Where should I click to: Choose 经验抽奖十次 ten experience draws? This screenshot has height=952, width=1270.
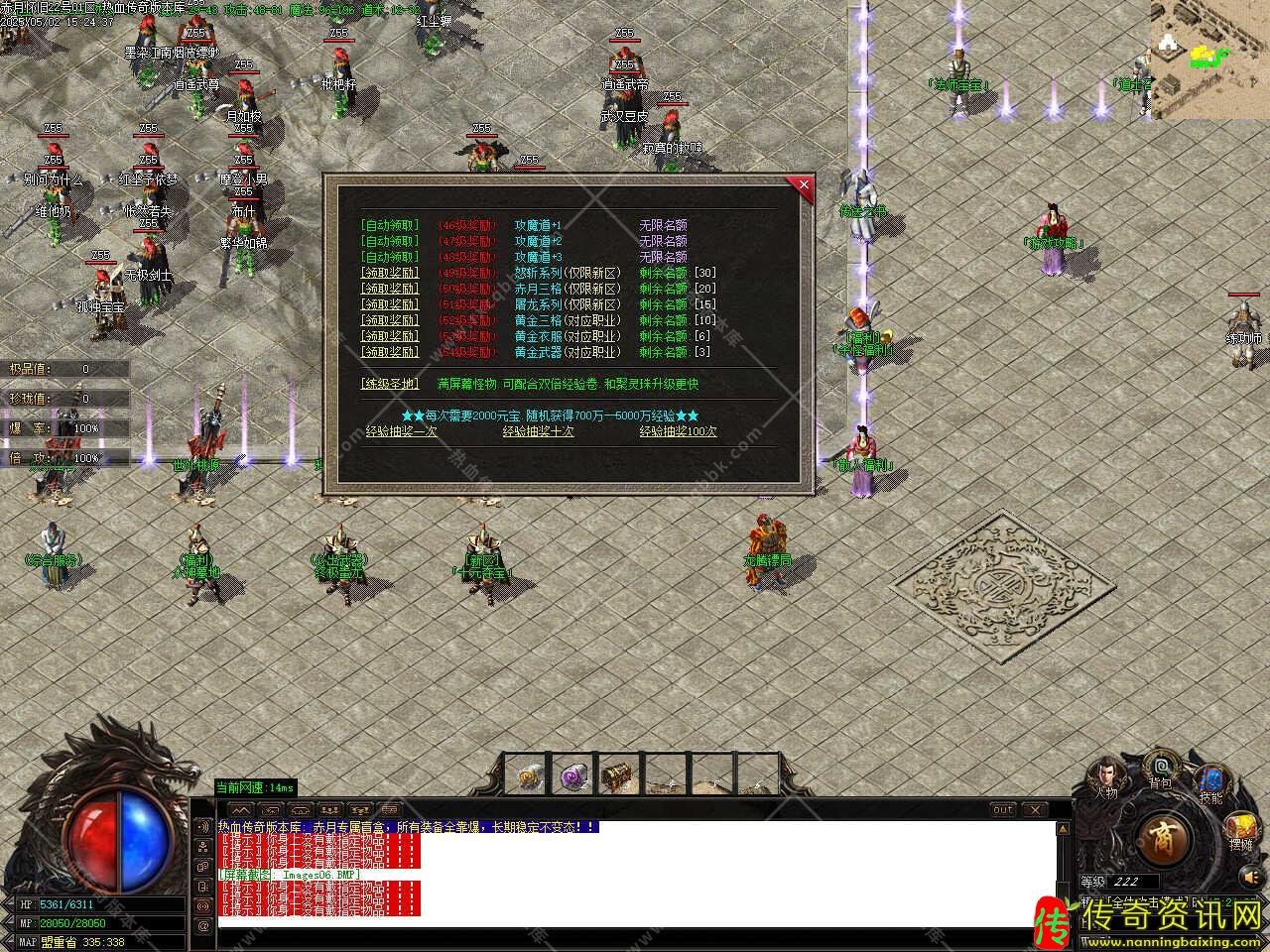(538, 431)
